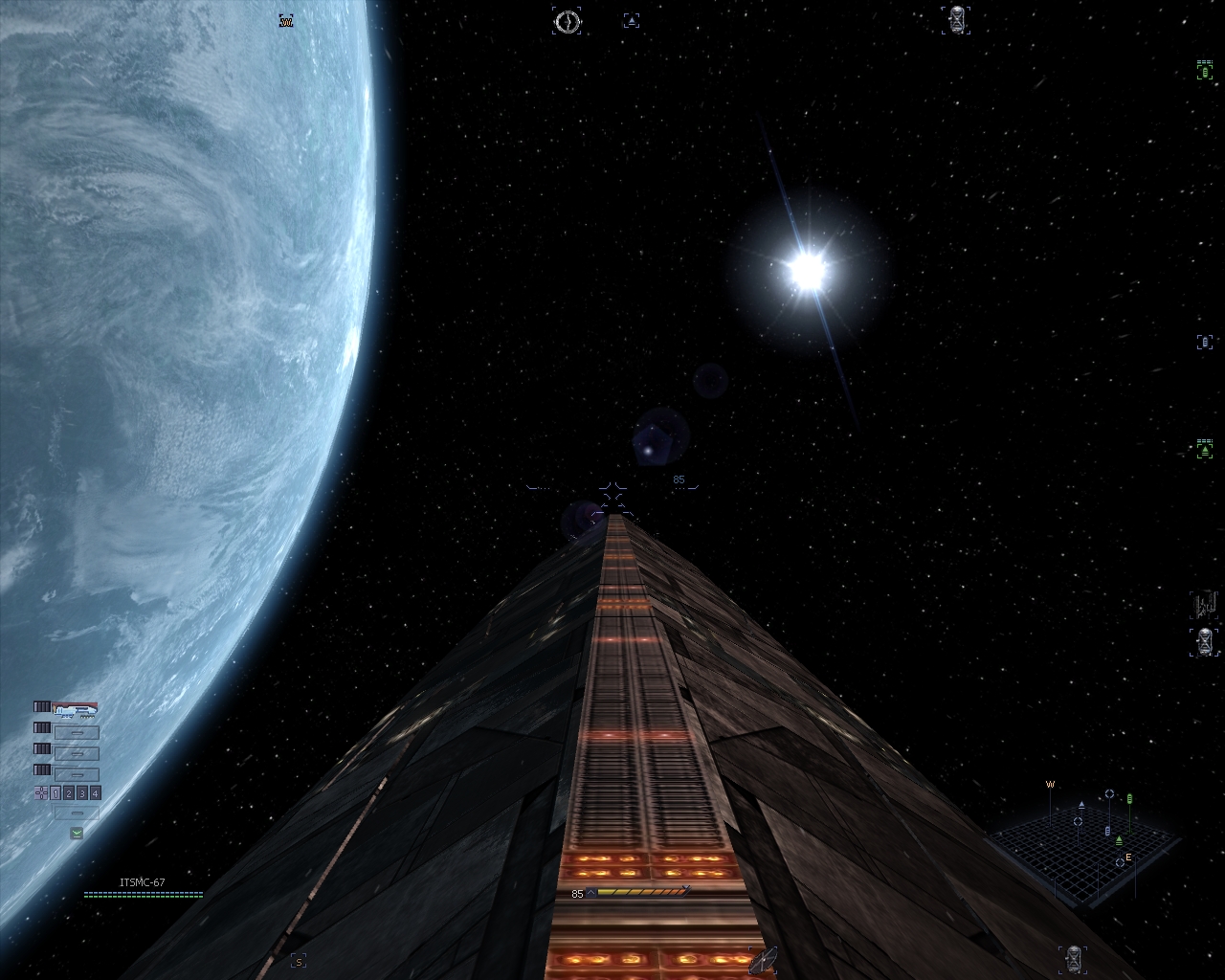Activate weapon group 4
Viewport: 1225px width, 980px height.
click(x=95, y=793)
